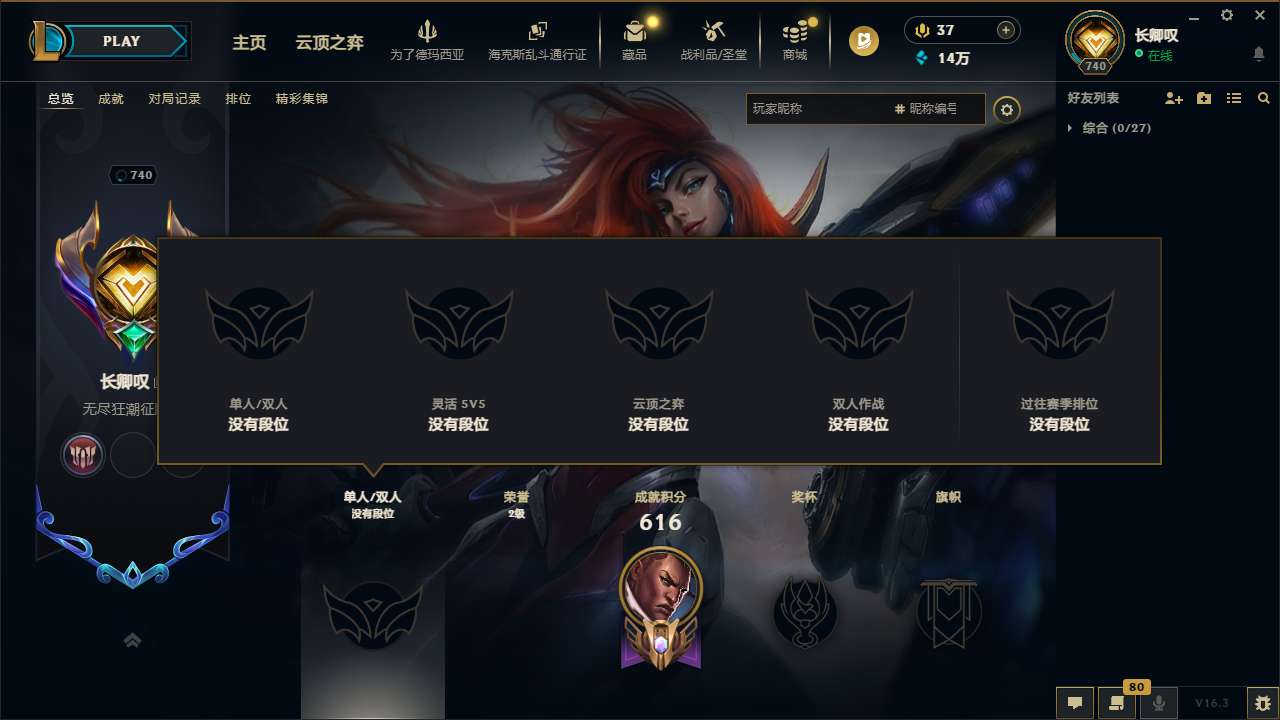The image size is (1280, 720).
Task: Open the missions journal showing 80 badge
Action: click(x=1116, y=703)
